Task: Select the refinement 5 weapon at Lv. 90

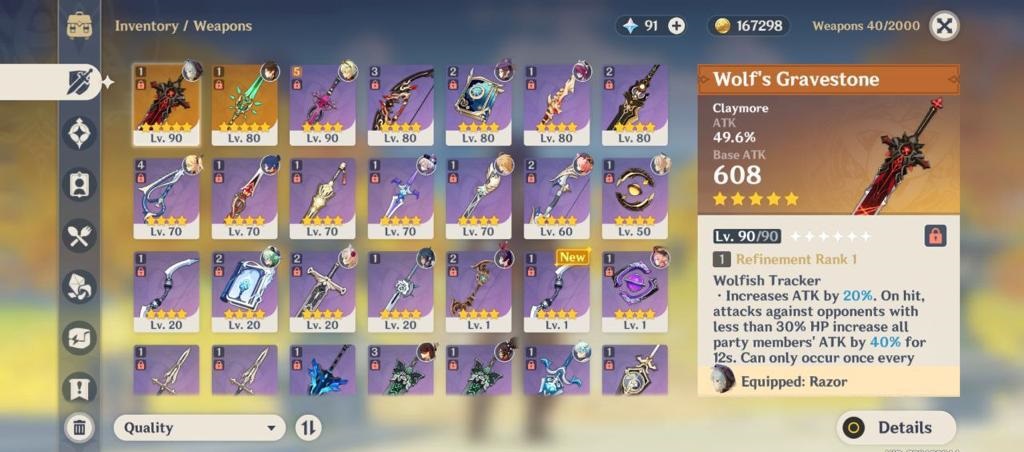Action: click(322, 105)
